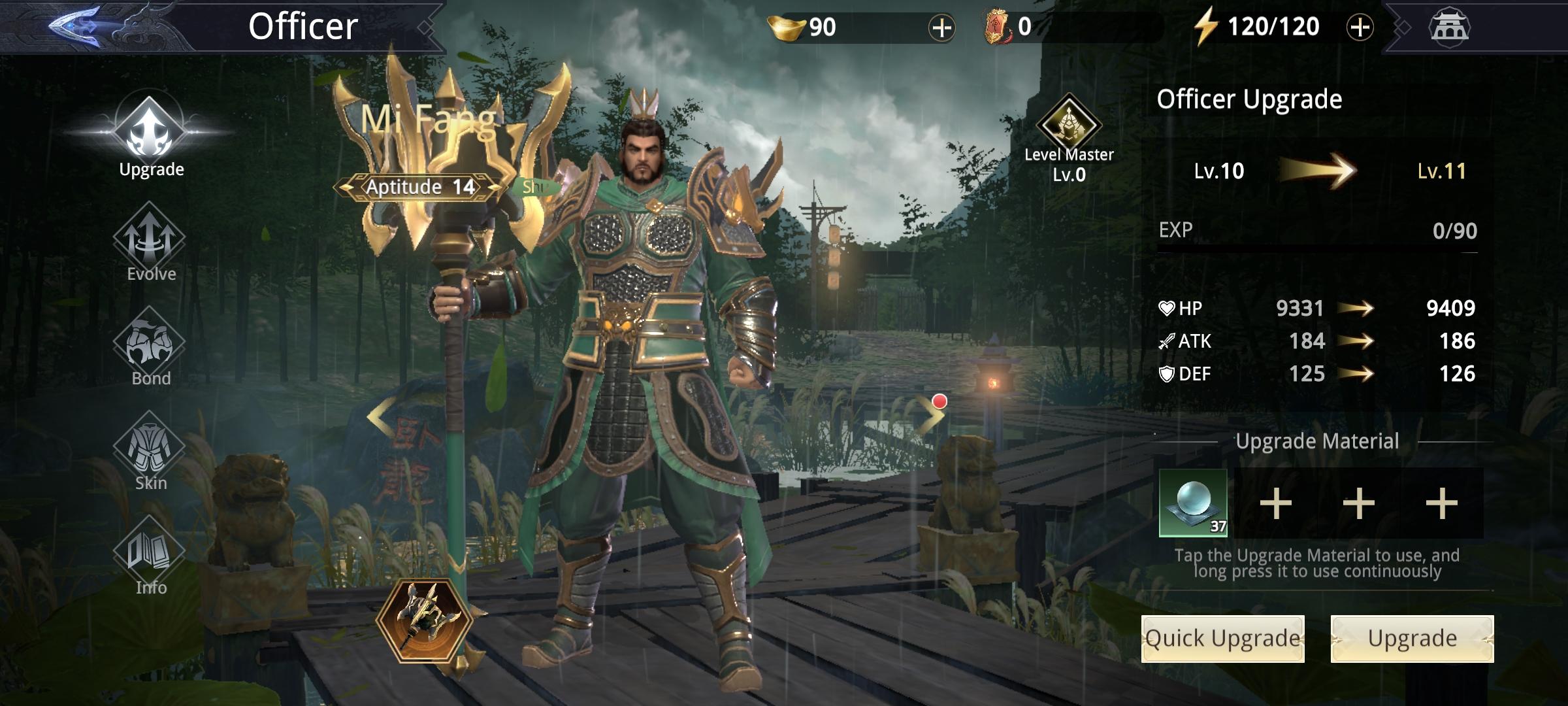Viewport: 1568px width, 706px height.
Task: Tap the Quick Upgrade button
Action: (x=1222, y=639)
